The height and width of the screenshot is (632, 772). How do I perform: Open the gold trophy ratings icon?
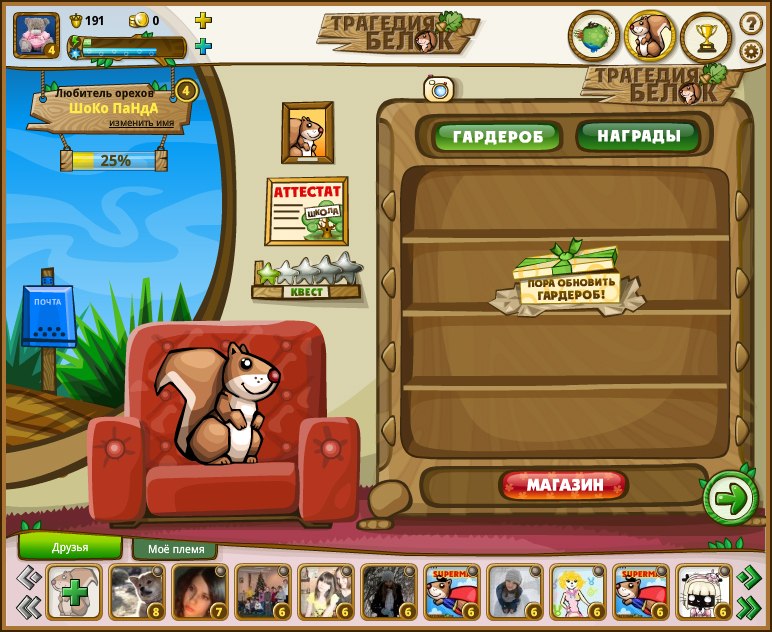click(707, 37)
